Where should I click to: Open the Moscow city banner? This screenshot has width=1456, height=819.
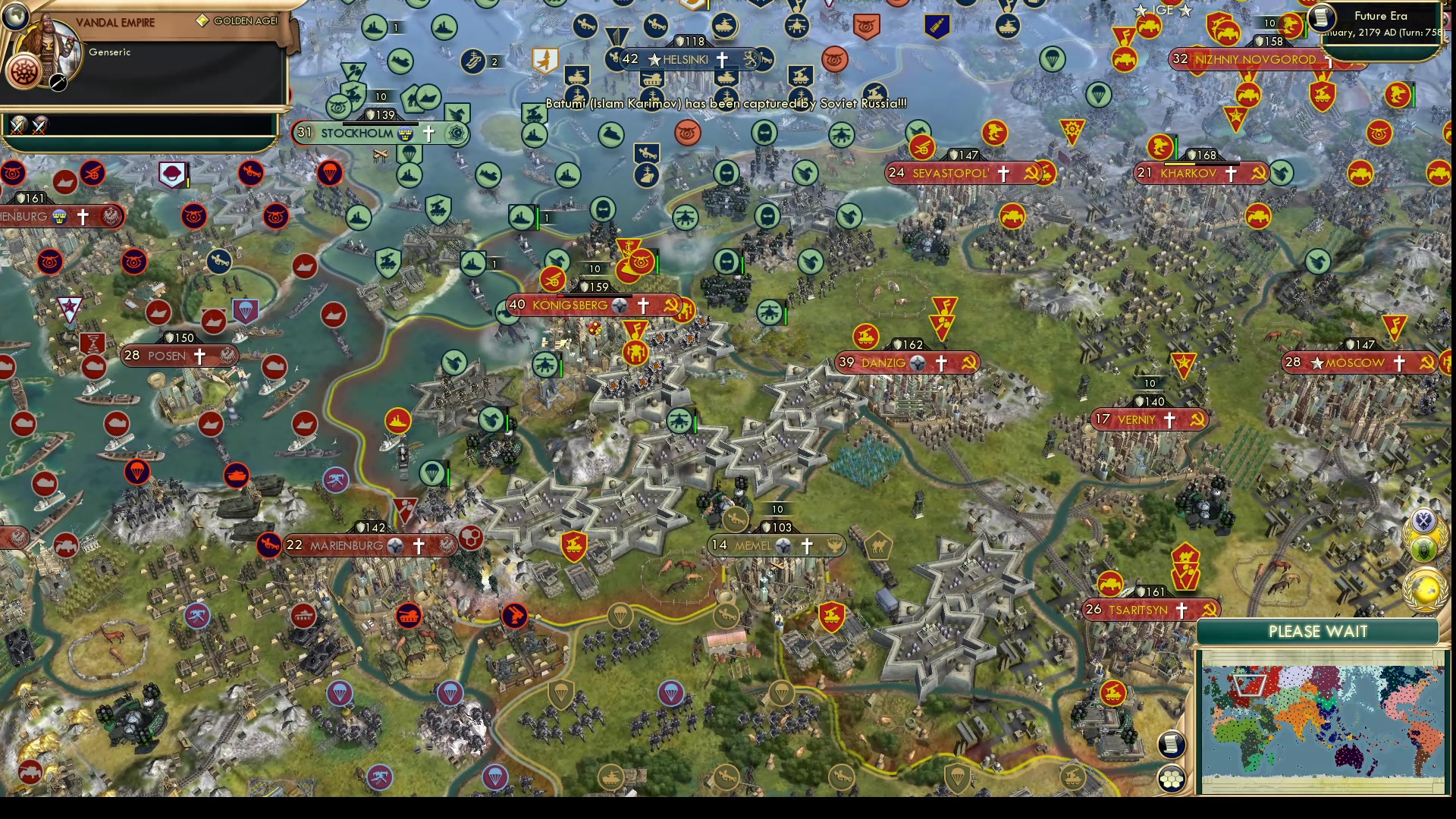[x=1356, y=362]
